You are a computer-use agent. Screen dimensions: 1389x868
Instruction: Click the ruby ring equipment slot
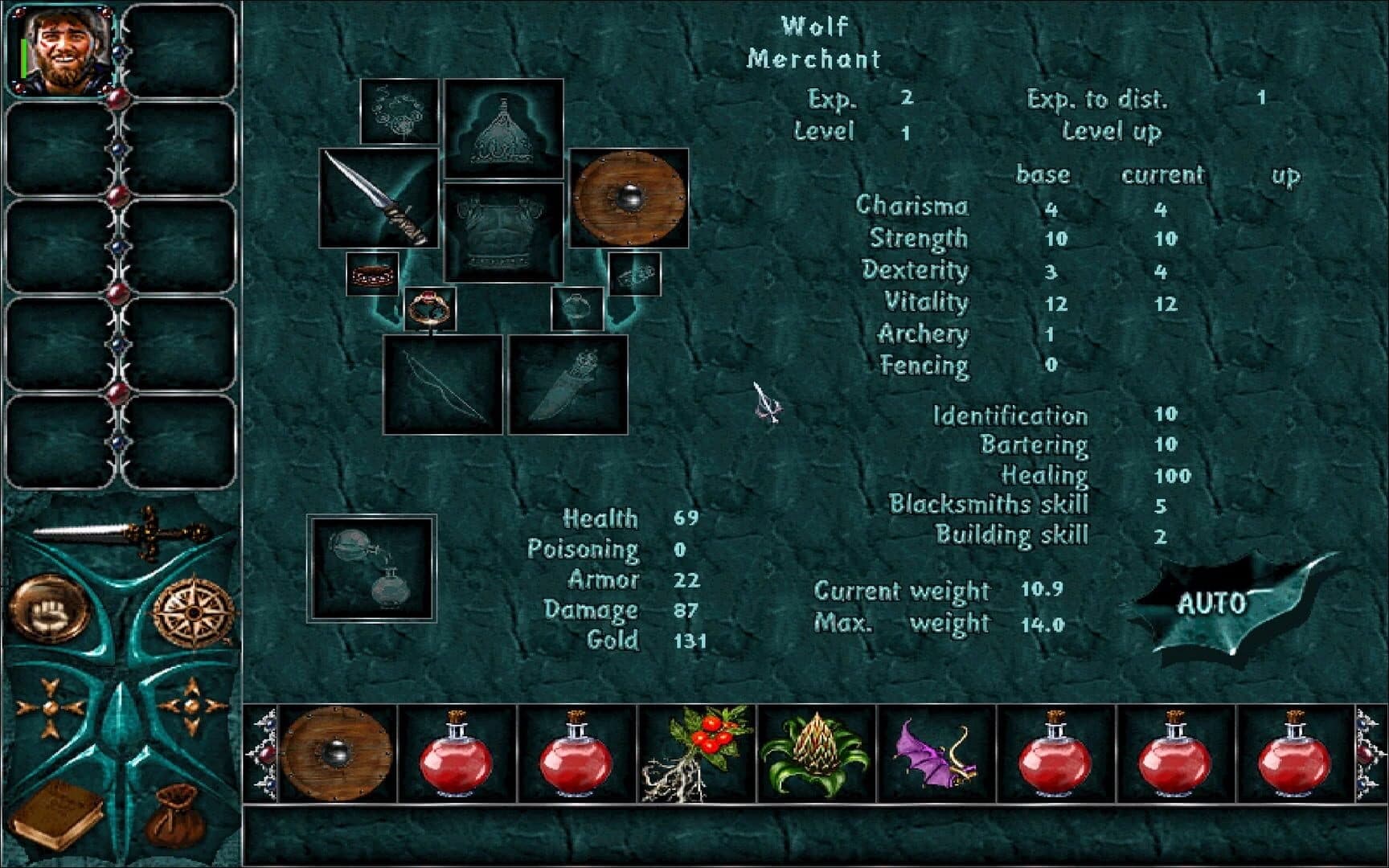tap(428, 305)
